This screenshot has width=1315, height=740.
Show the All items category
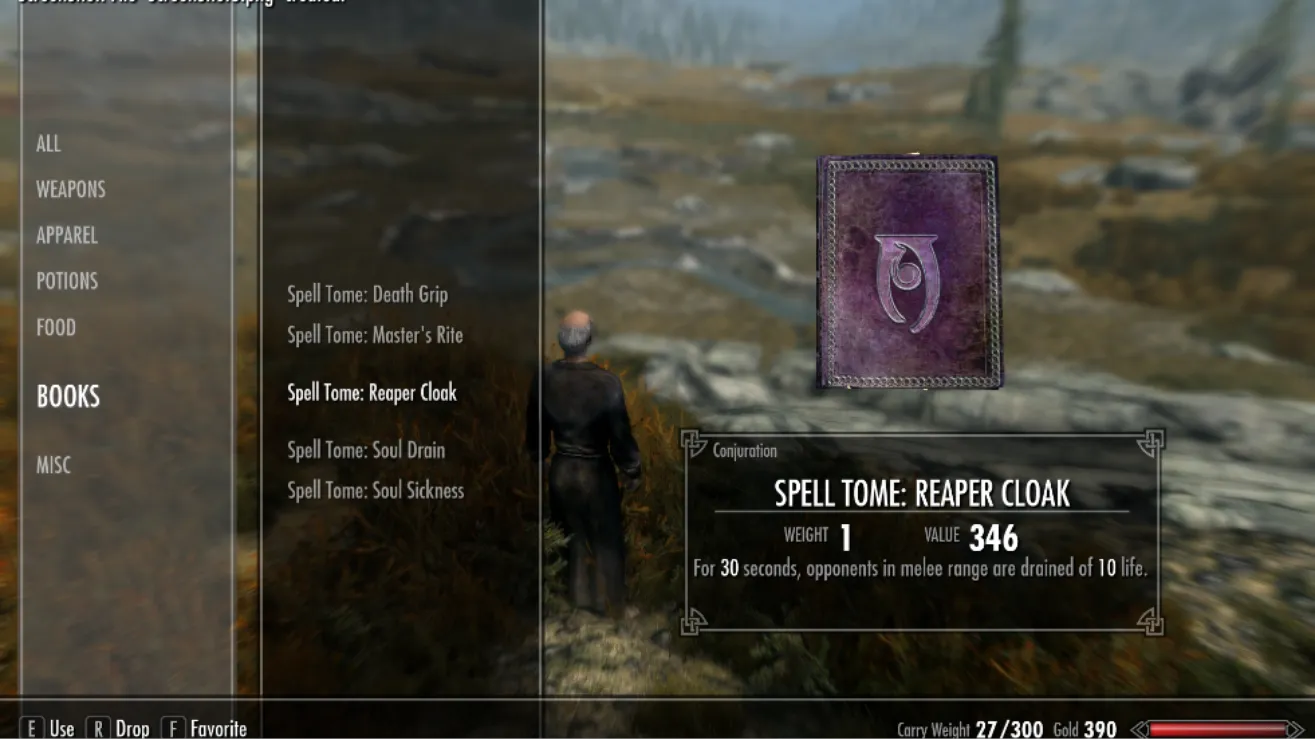[48, 144]
